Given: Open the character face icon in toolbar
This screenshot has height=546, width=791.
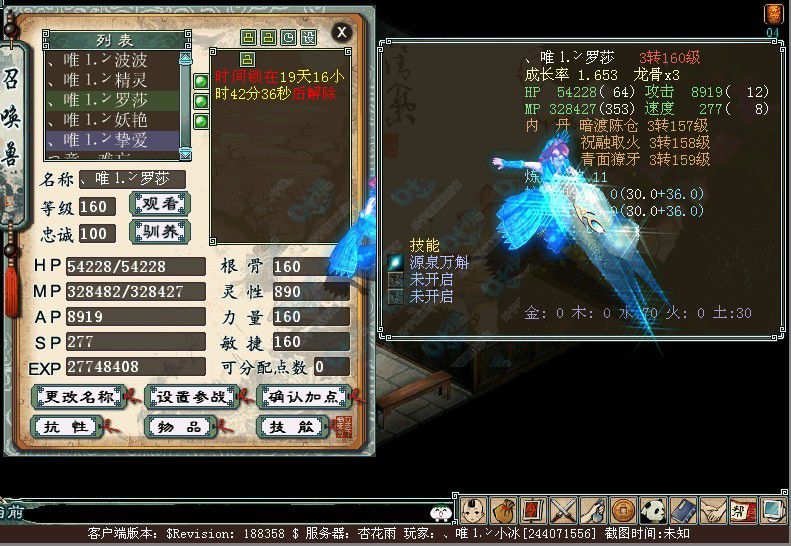Looking at the screenshot, I should coord(473,510).
